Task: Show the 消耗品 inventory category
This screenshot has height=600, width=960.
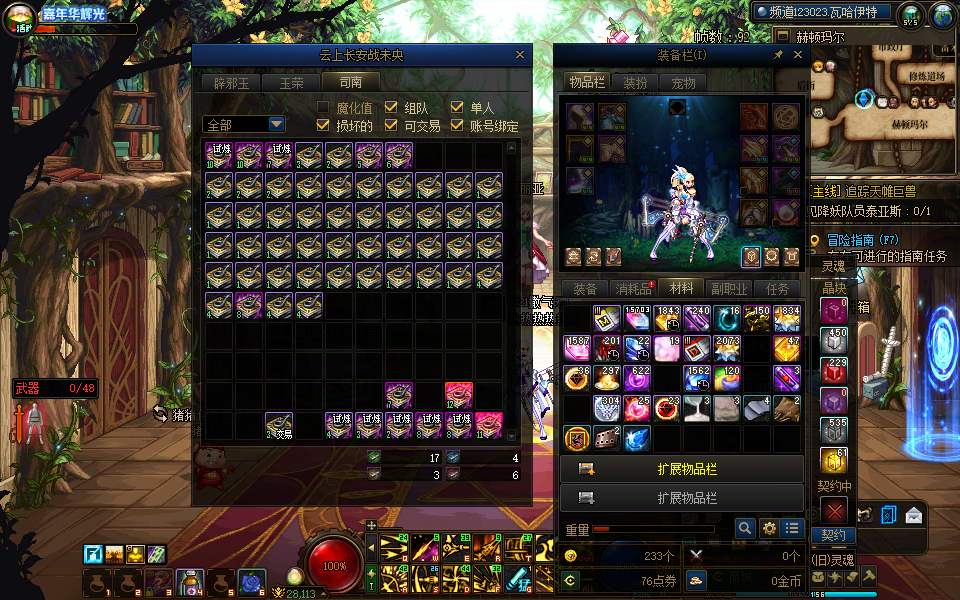Action: point(633,289)
